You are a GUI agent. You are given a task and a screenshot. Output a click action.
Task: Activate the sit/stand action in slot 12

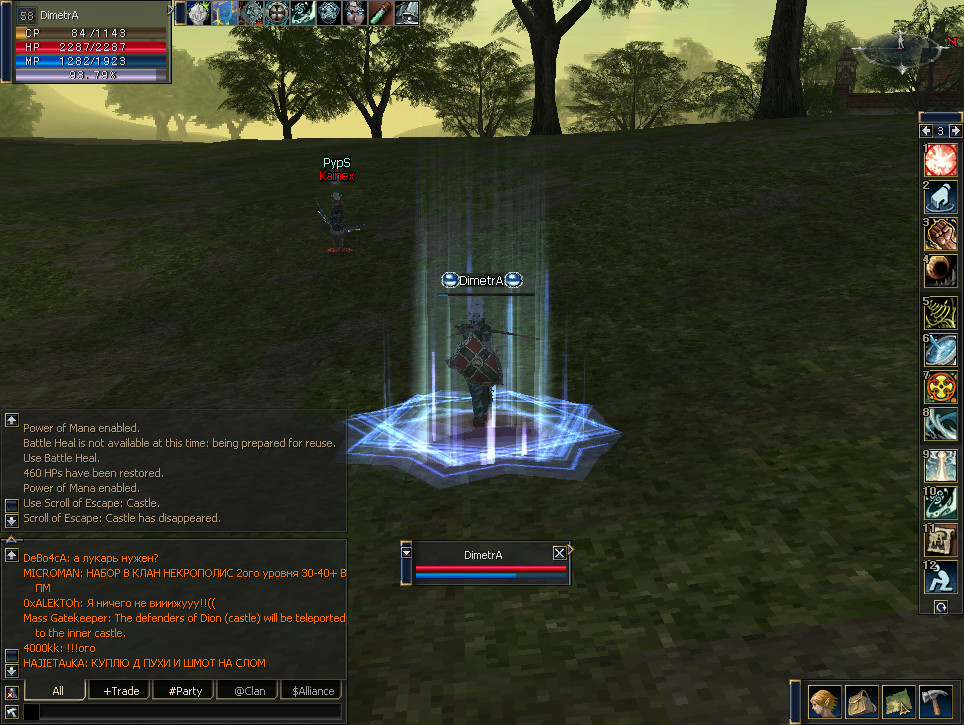coord(941,577)
